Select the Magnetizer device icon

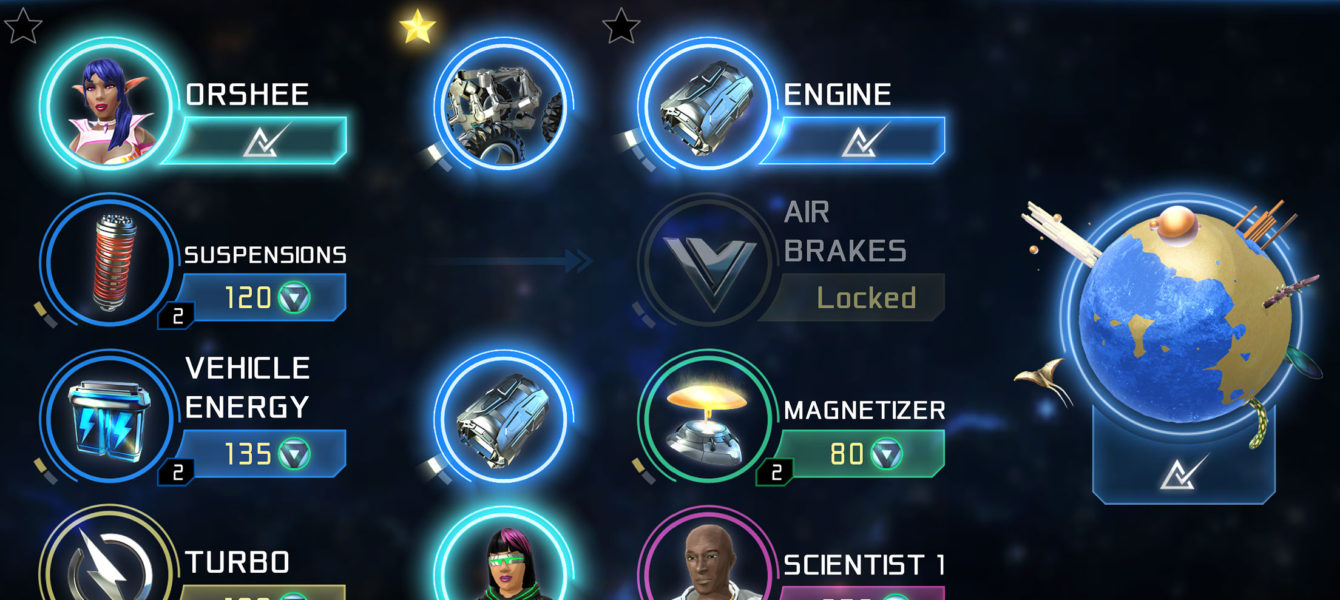click(704, 417)
